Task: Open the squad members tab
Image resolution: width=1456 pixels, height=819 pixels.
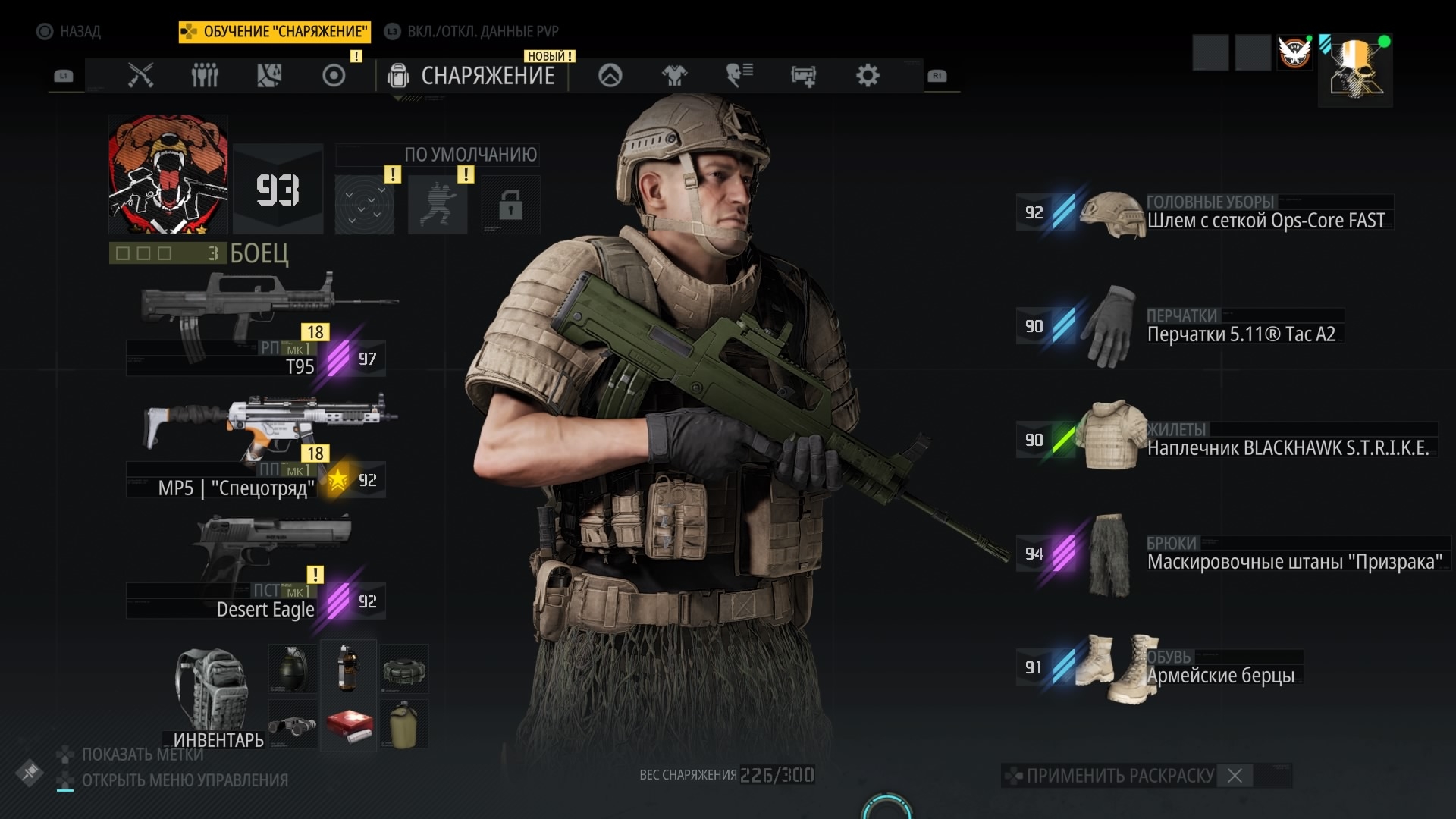Action: [205, 76]
